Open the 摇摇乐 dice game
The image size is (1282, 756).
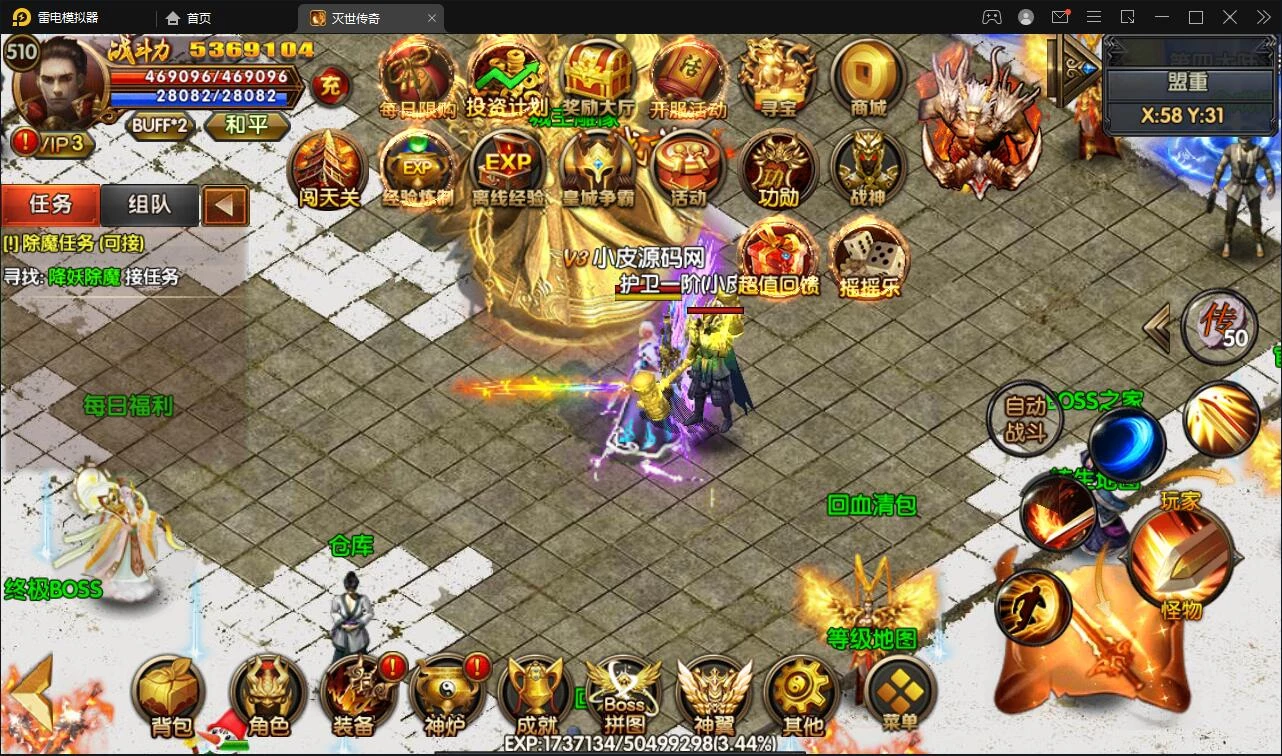869,258
